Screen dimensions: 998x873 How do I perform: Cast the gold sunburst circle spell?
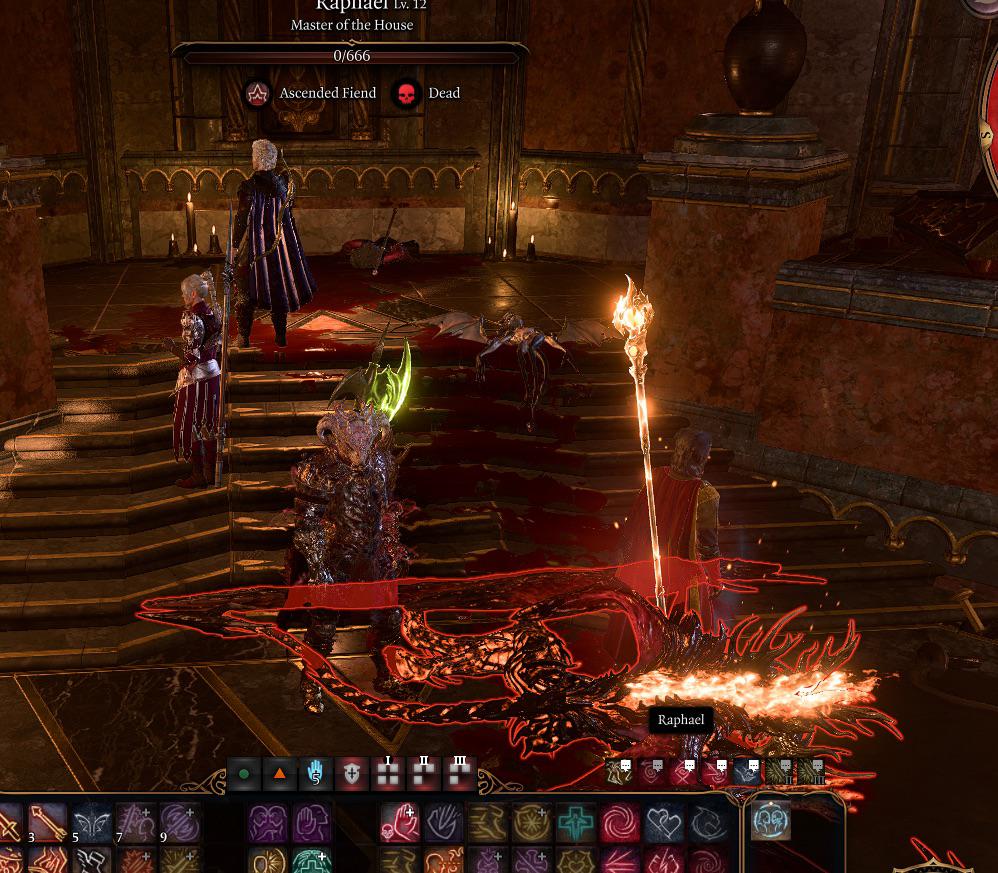click(532, 823)
